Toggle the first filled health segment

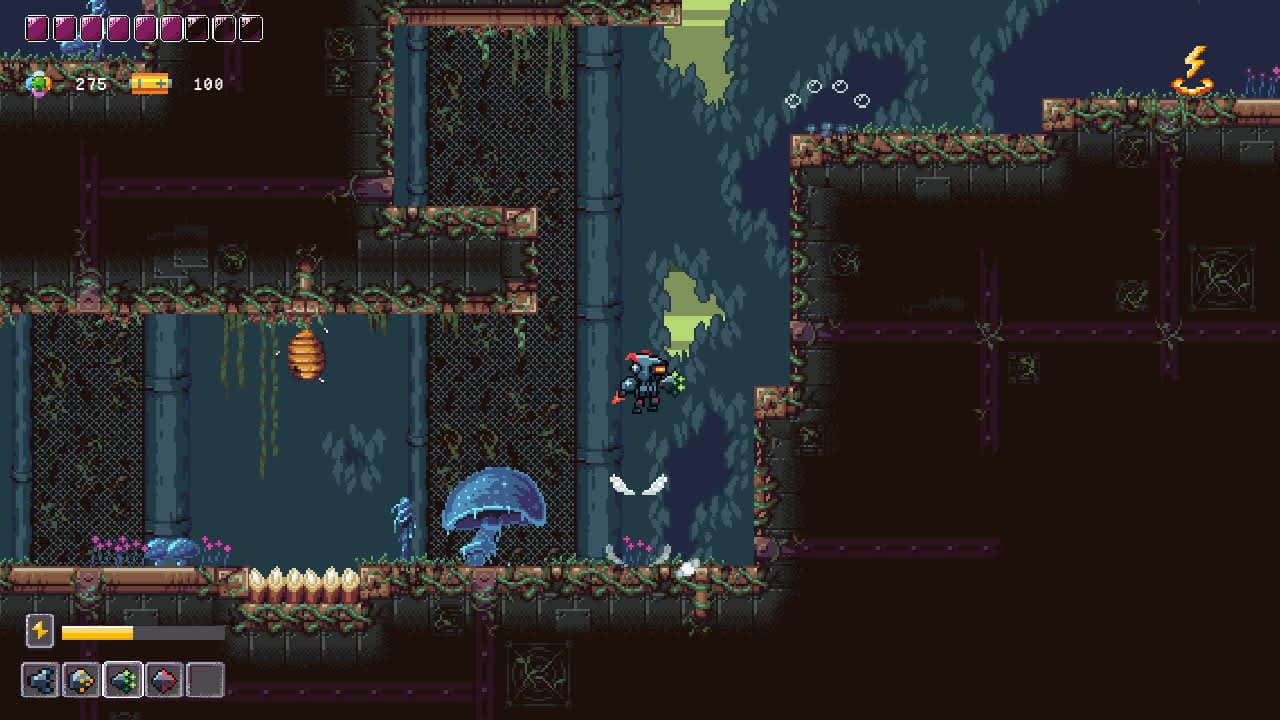click(35, 28)
